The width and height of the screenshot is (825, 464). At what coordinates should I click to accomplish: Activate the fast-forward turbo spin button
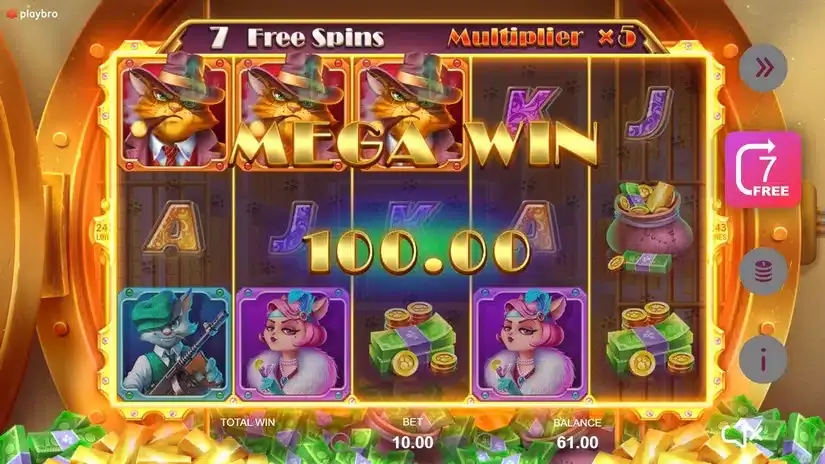click(764, 69)
